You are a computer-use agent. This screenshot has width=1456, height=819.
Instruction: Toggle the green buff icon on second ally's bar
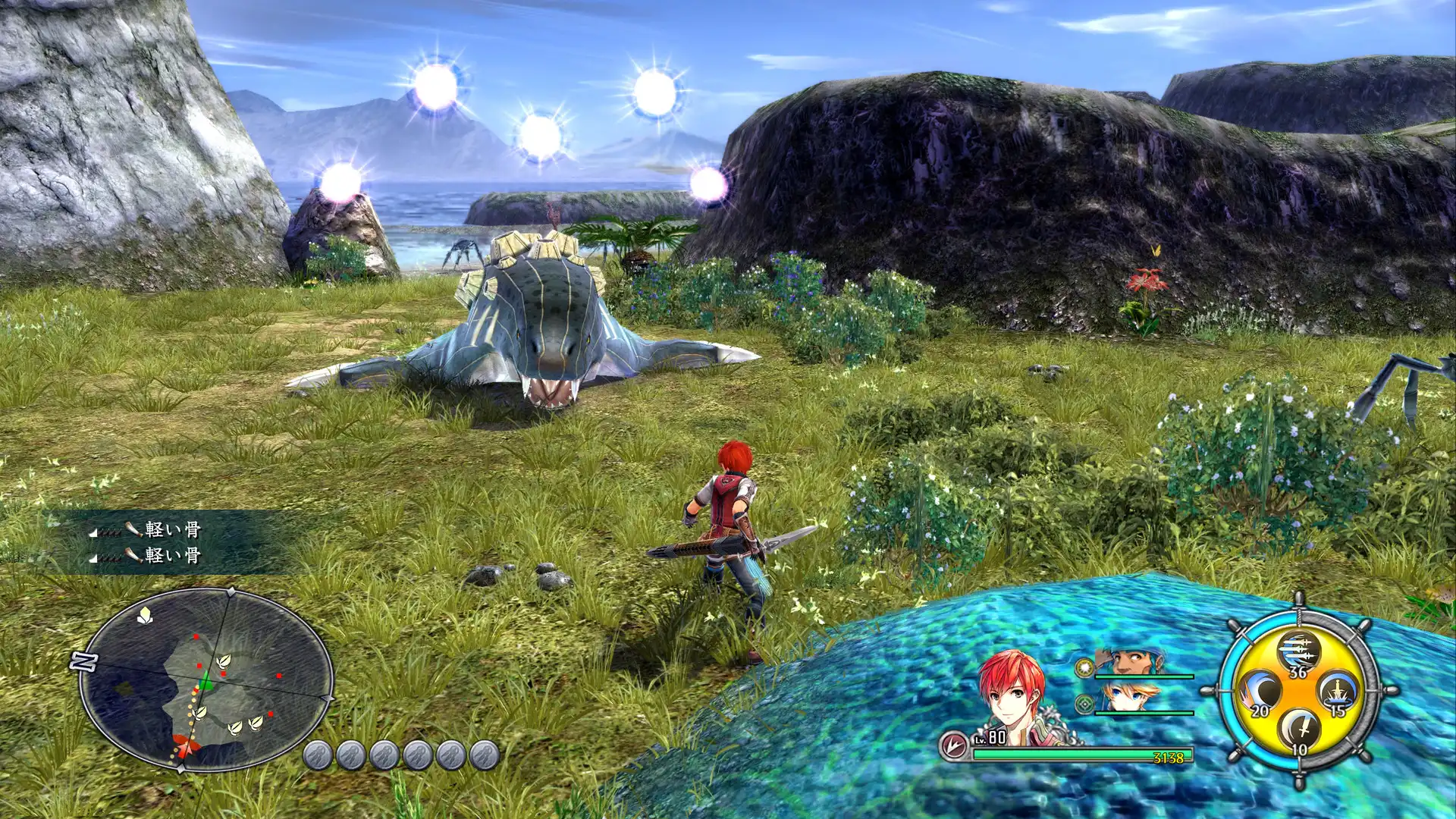click(x=1084, y=704)
